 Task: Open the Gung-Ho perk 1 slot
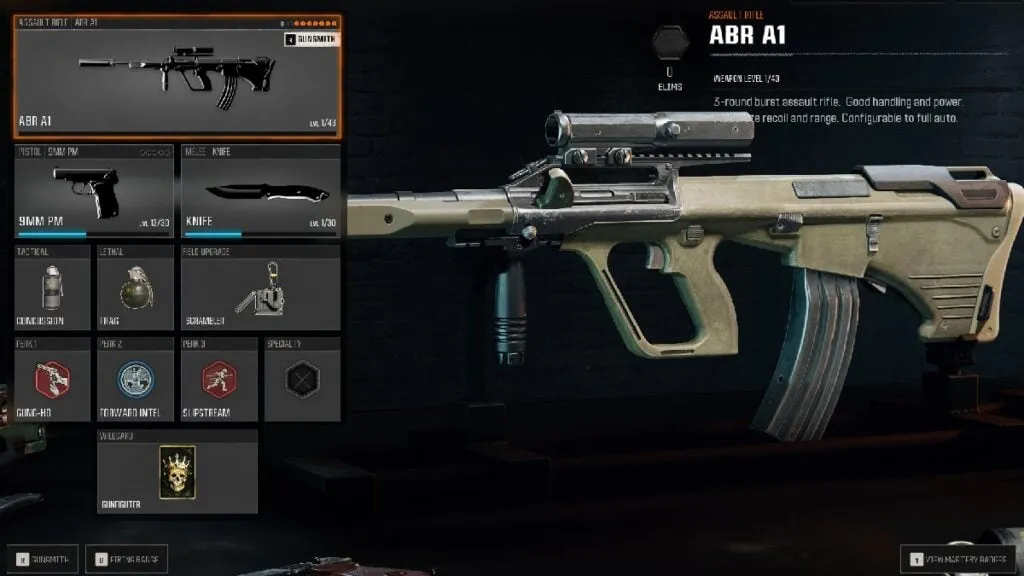(x=53, y=379)
